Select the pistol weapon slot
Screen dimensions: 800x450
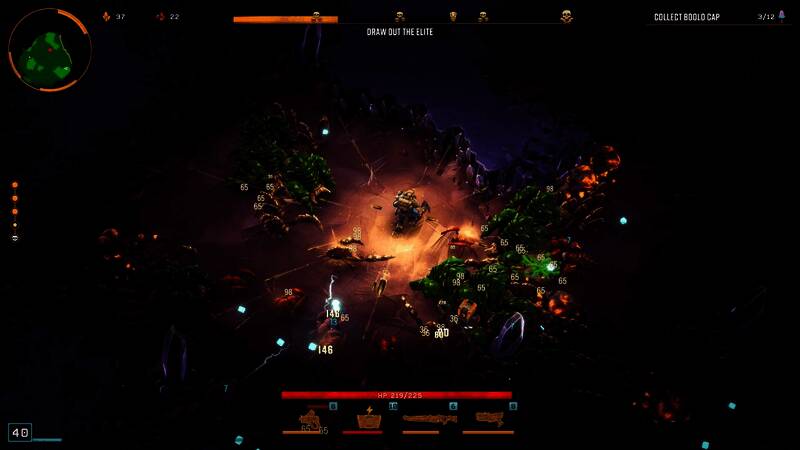click(x=310, y=420)
